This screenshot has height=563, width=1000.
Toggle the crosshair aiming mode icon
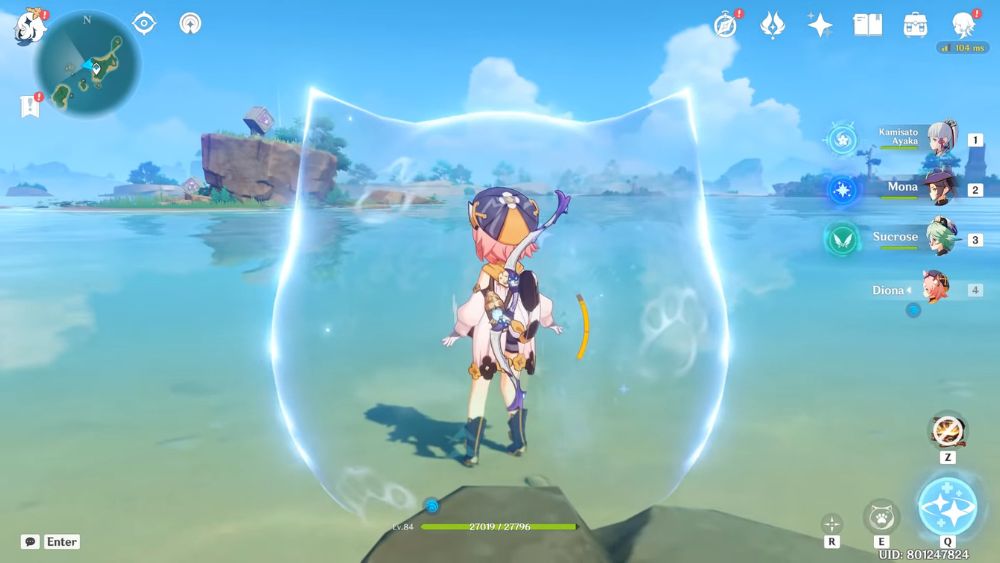click(832, 523)
